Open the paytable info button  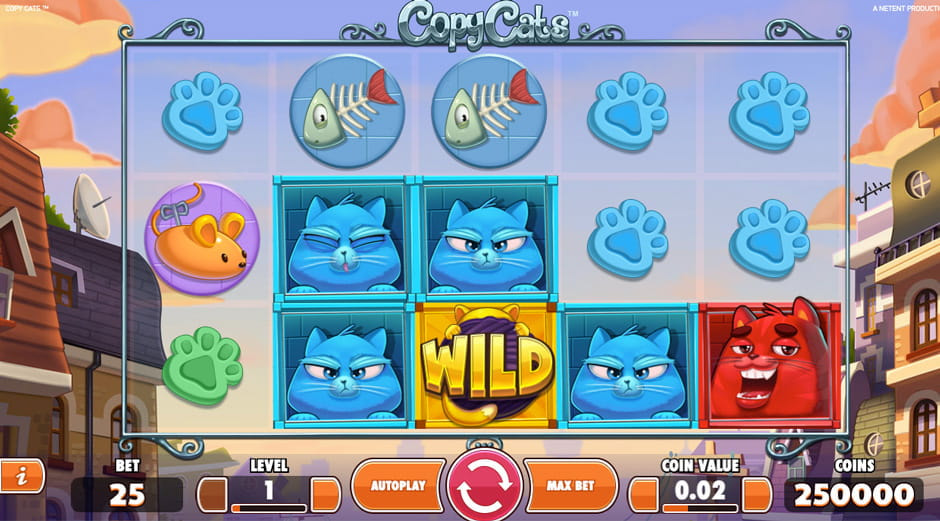tap(20, 477)
